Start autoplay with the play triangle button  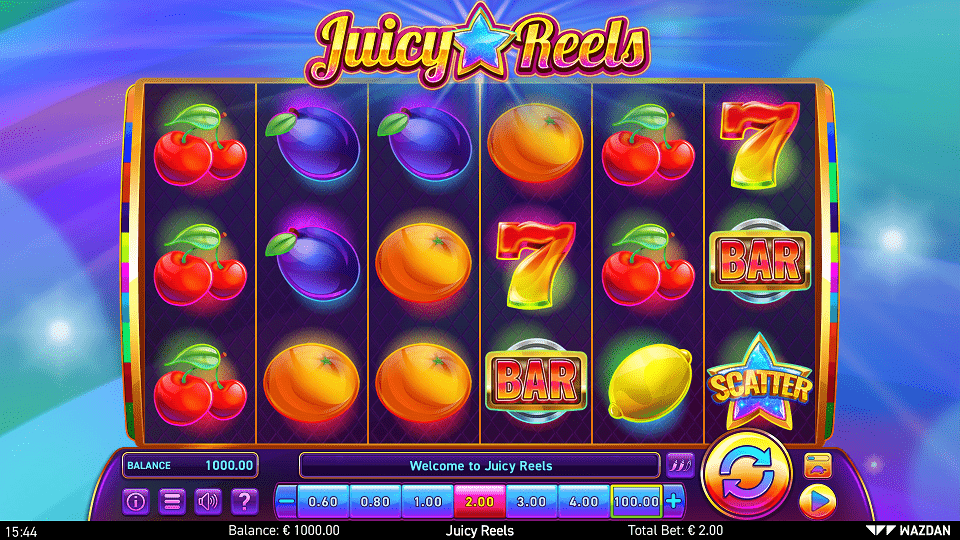point(818,500)
